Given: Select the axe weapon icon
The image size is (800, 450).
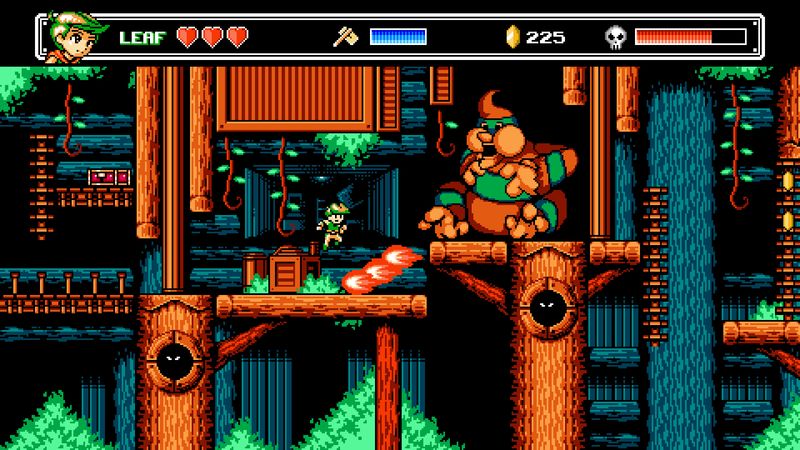Looking at the screenshot, I should (x=346, y=37).
